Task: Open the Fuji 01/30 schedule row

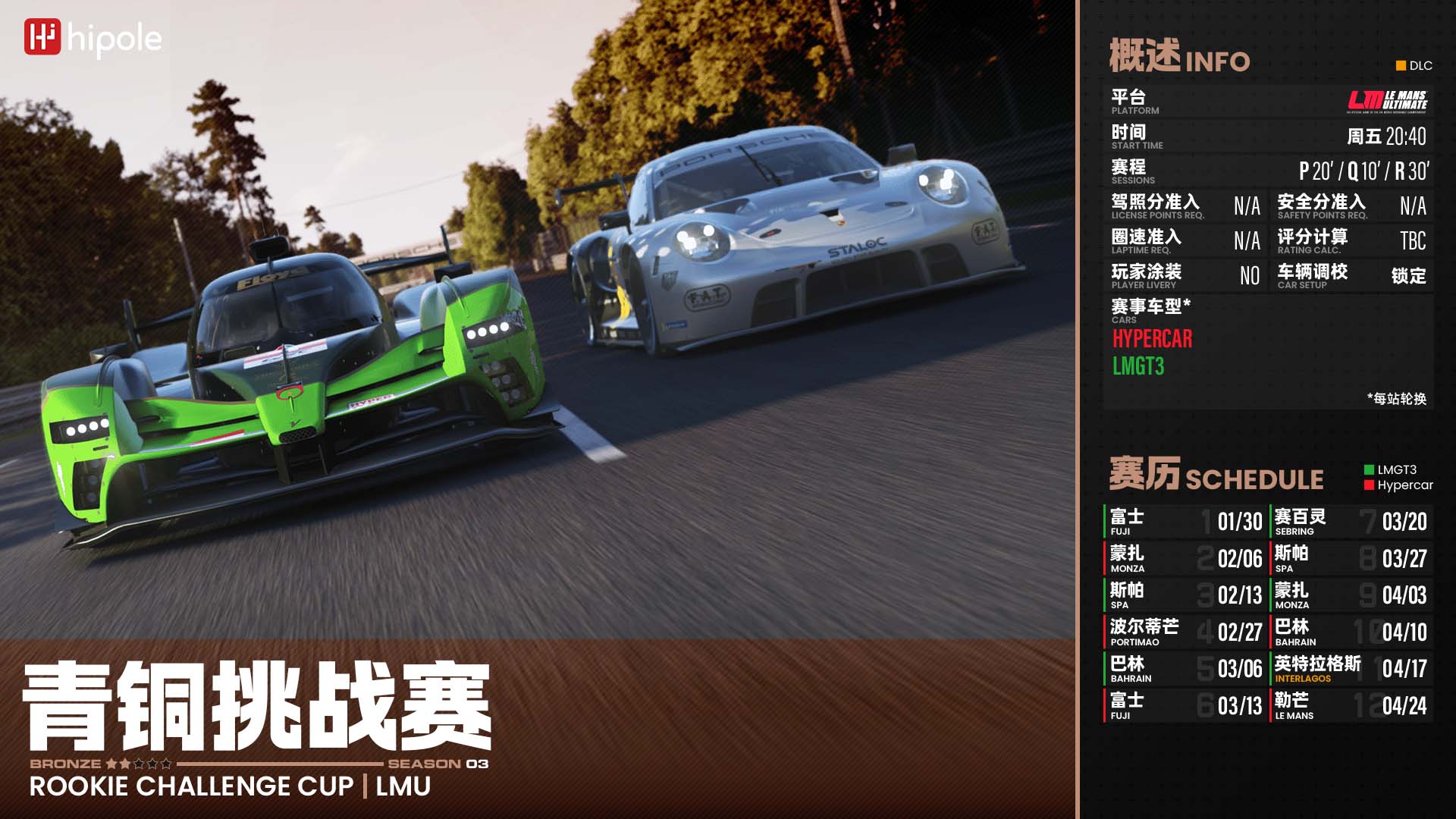Action: point(1185,522)
